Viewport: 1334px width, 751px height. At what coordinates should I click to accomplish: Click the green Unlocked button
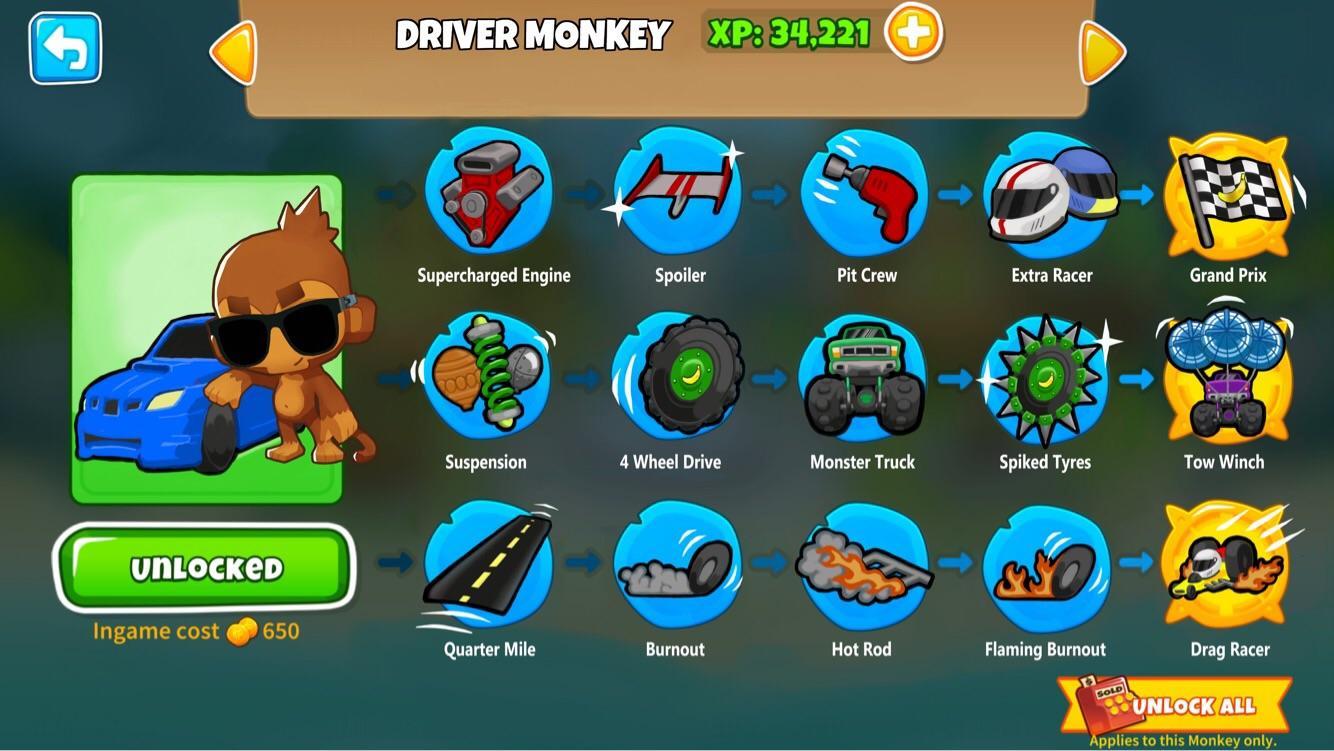204,564
